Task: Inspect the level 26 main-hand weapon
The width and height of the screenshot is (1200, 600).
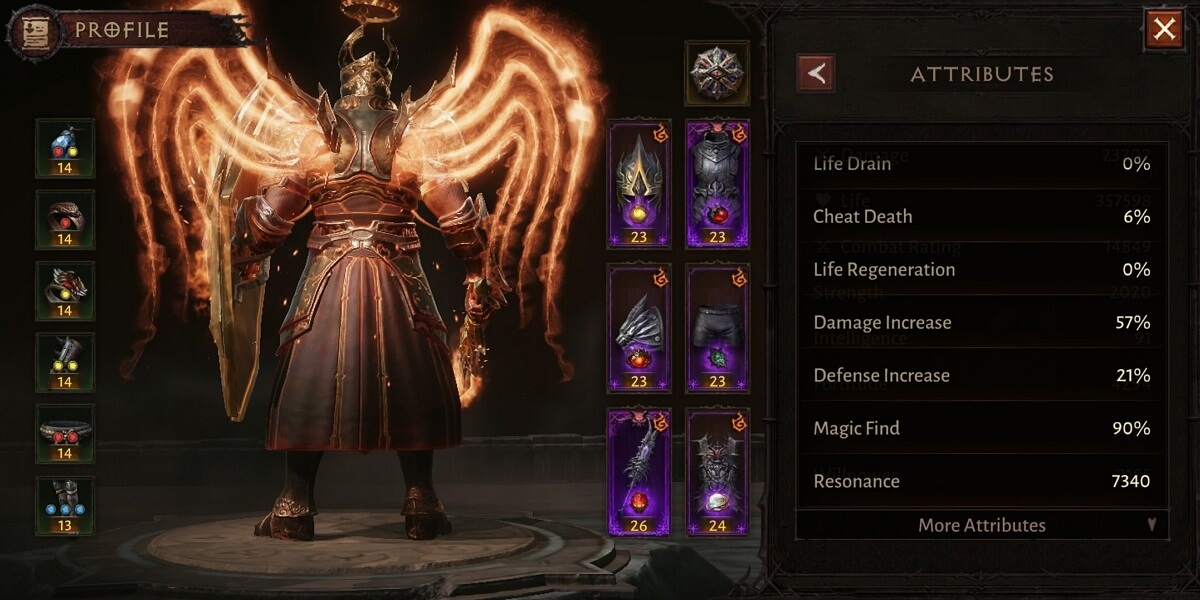Action: pos(639,471)
